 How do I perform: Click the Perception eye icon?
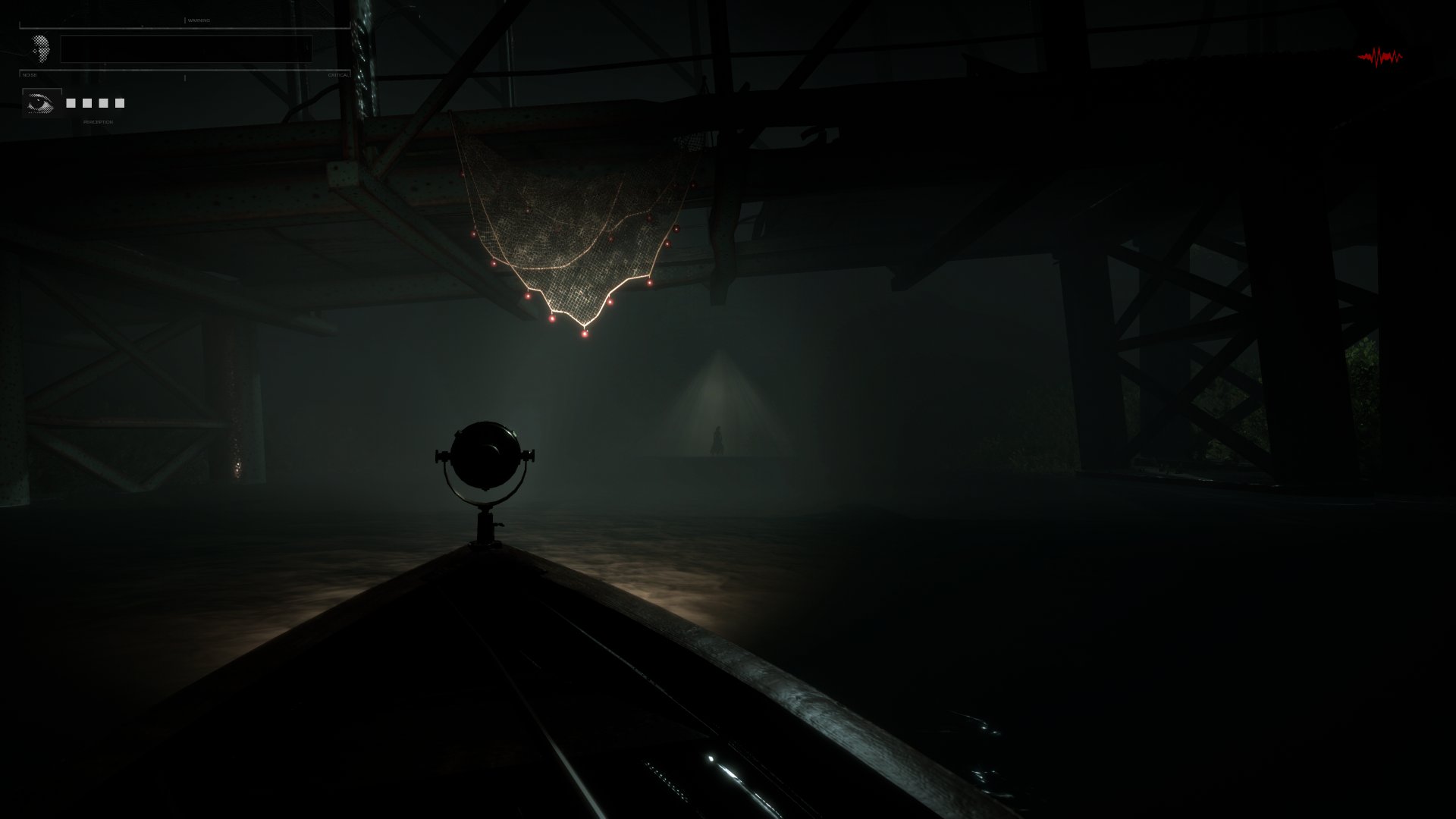point(42,103)
